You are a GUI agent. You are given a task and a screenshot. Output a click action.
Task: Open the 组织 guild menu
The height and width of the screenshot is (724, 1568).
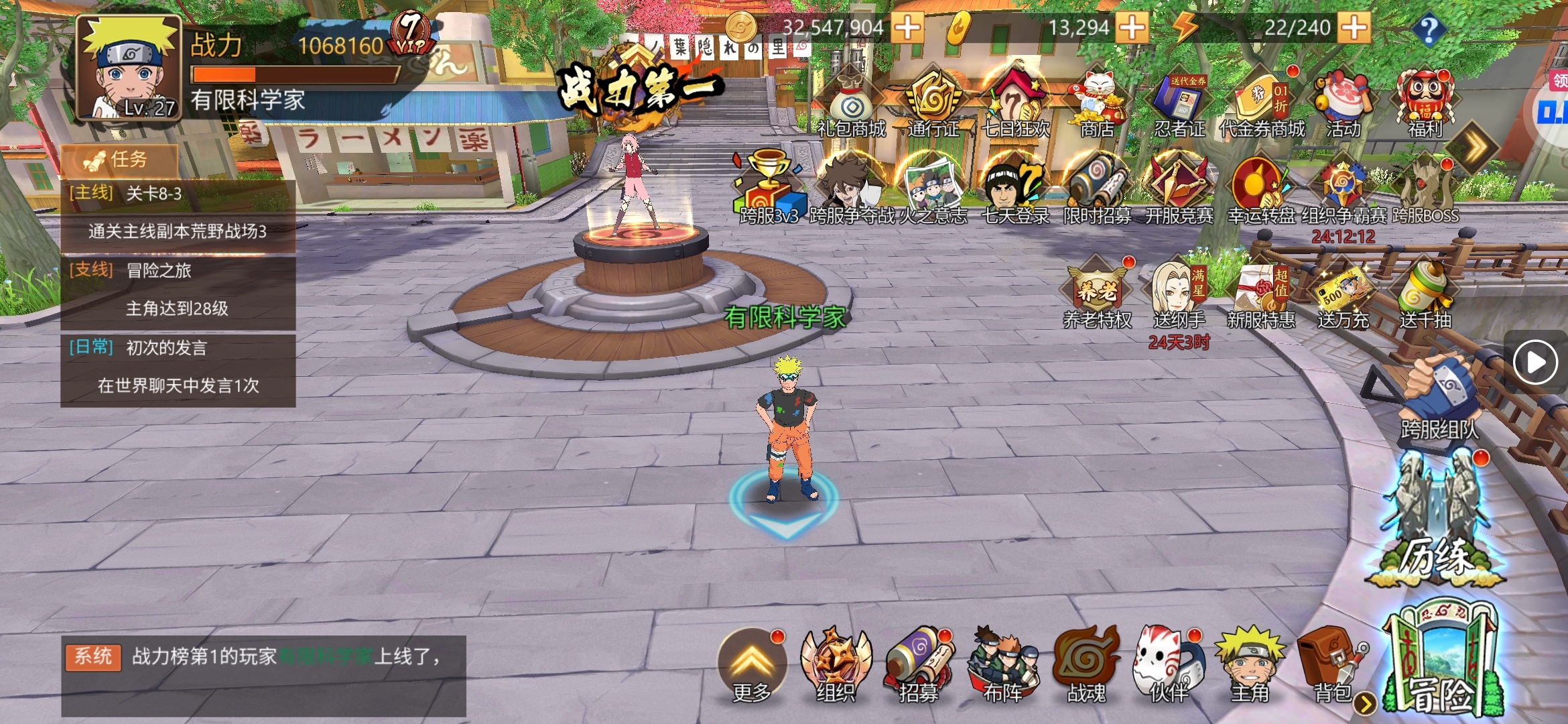pyautogui.click(x=836, y=664)
